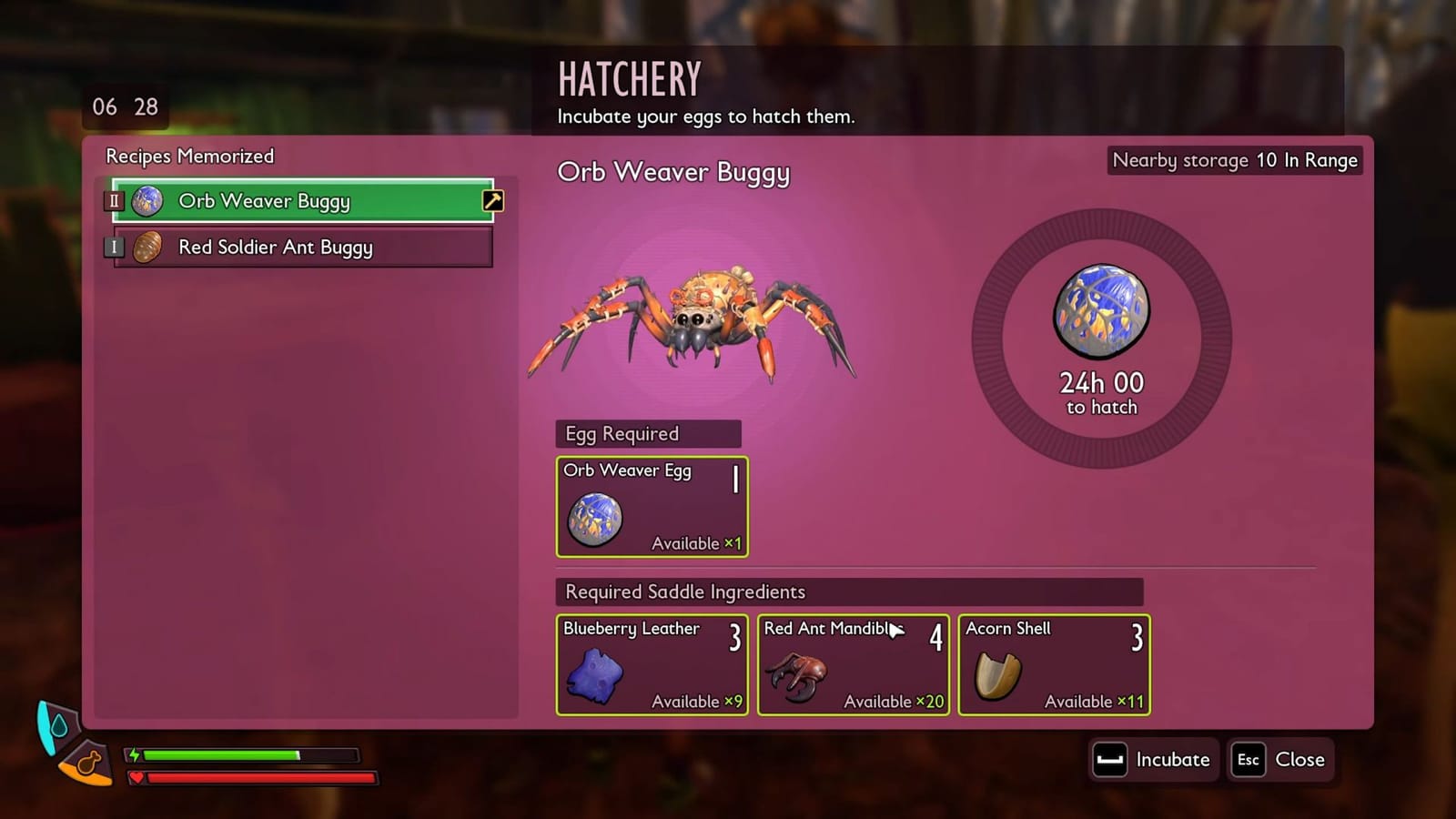Toggle the tier I badge on Red Soldier Ant Buggy
The width and height of the screenshot is (1456, 819).
point(113,247)
